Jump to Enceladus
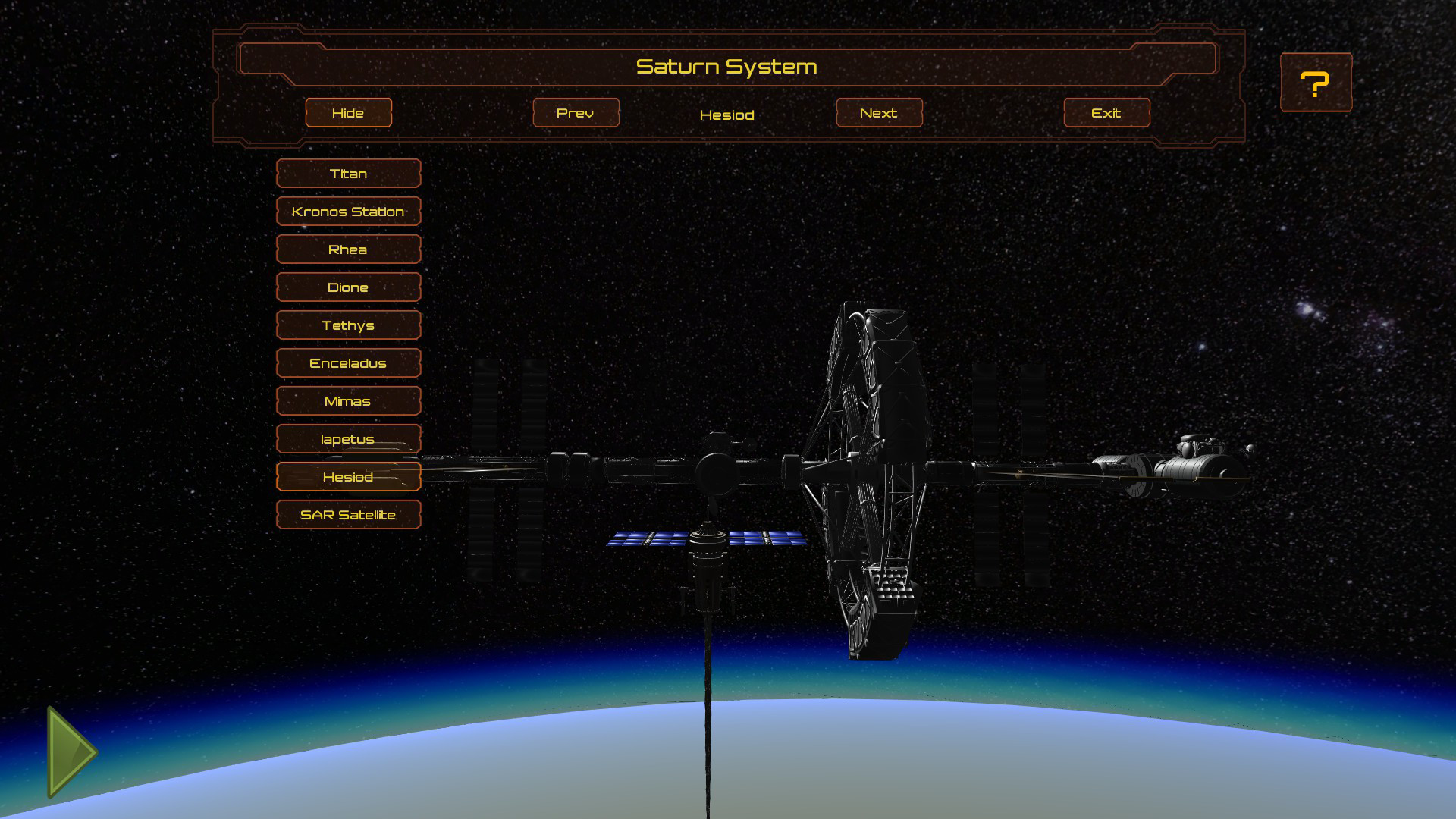 pyautogui.click(x=348, y=362)
